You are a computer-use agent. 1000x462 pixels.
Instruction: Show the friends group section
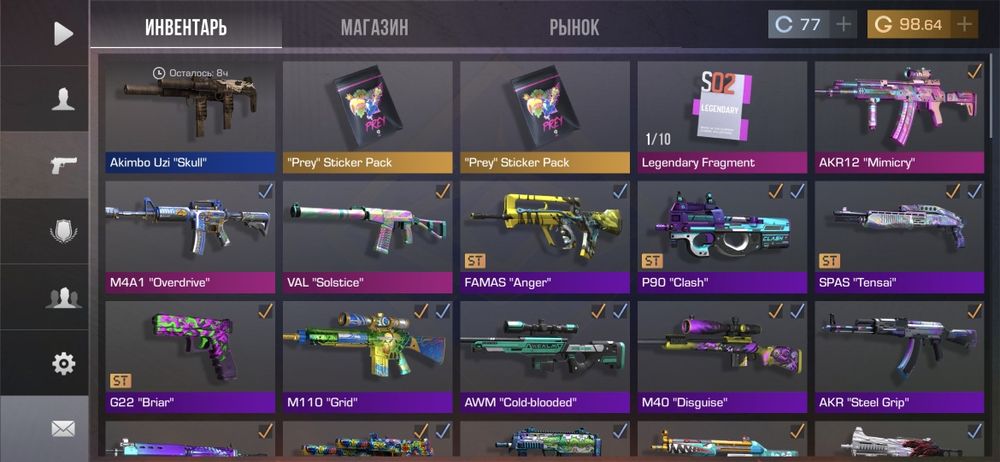(x=63, y=297)
